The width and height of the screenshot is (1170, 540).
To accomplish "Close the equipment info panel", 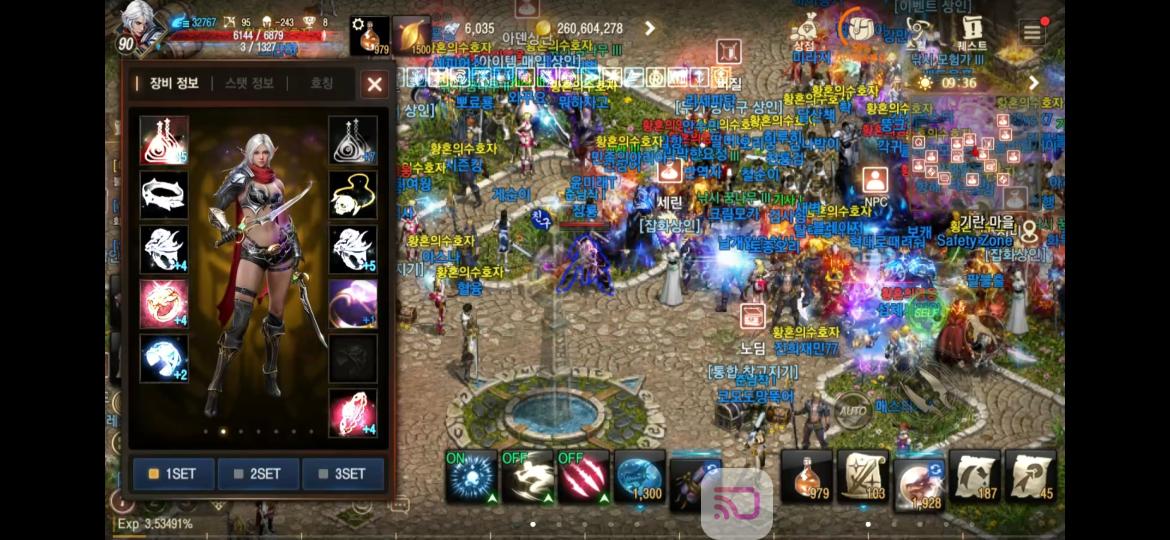I will click(374, 84).
